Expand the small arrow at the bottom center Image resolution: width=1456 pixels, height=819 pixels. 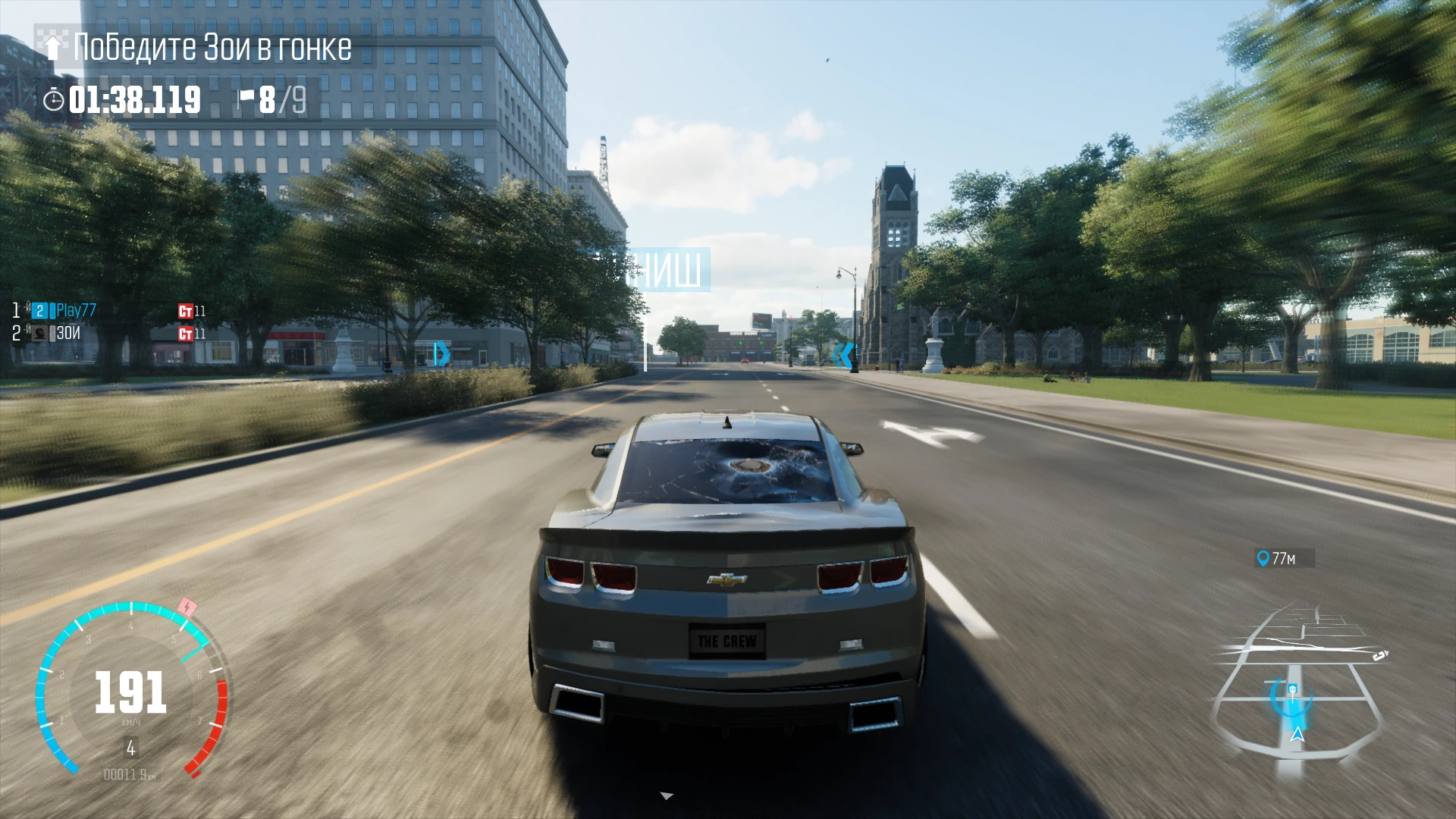tap(667, 796)
